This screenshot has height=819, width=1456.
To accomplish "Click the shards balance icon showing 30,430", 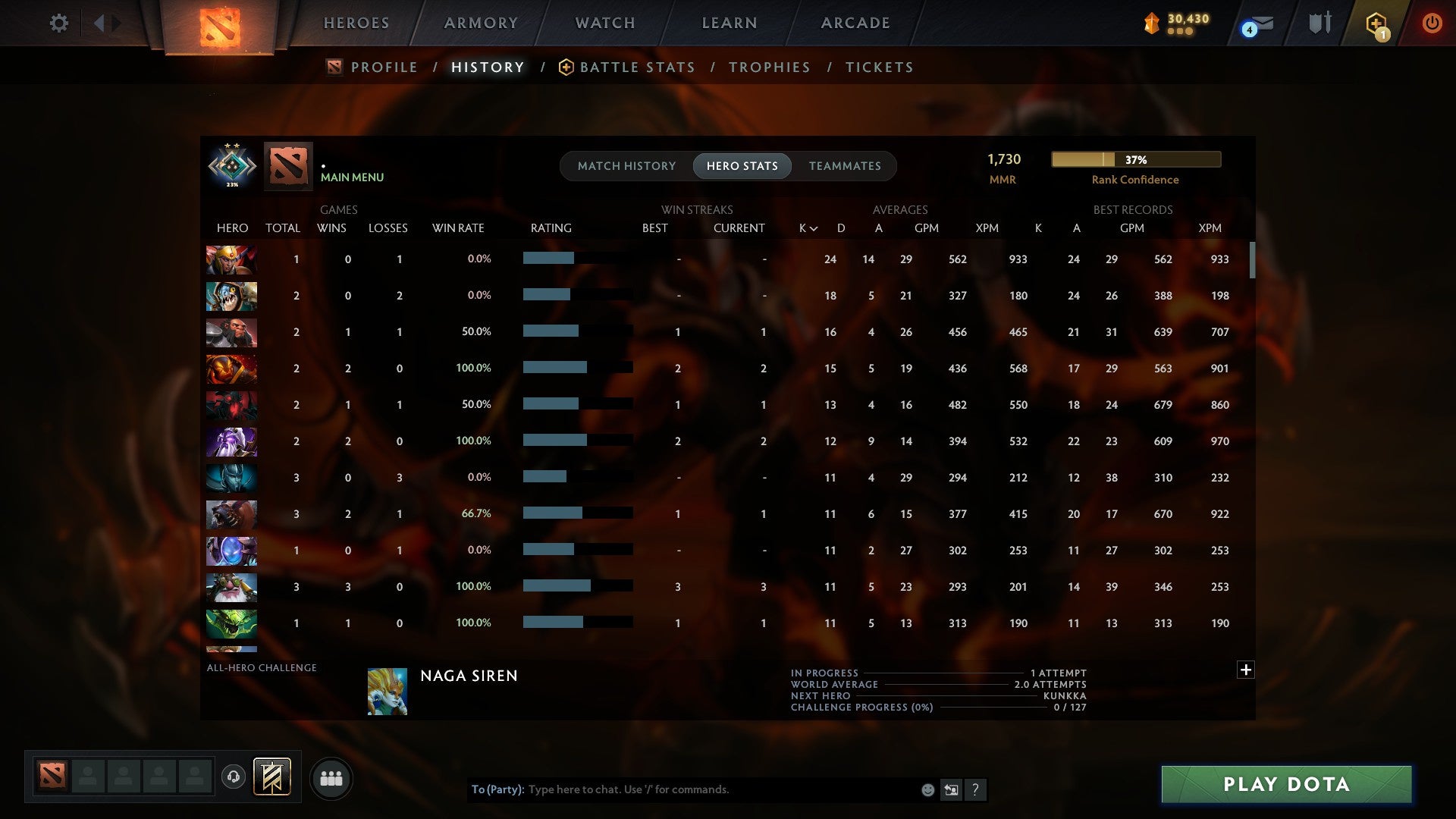I will coord(1153,24).
